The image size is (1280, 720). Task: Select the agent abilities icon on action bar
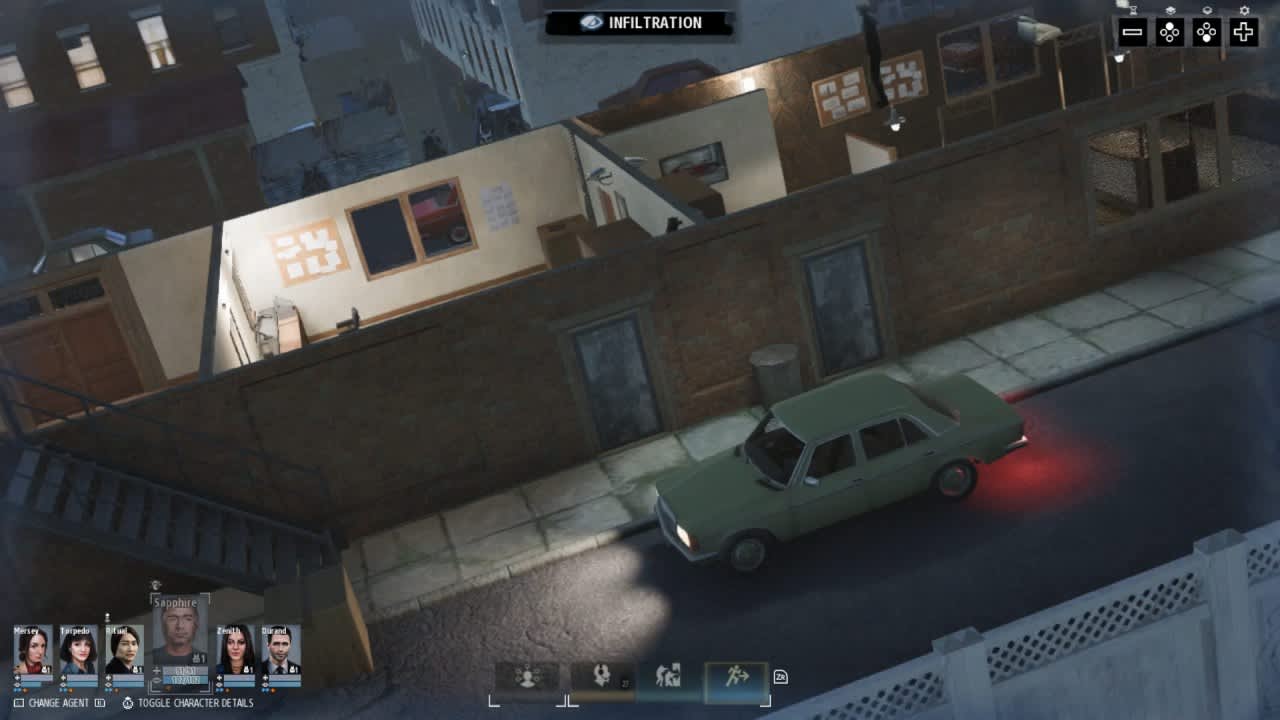pyautogui.click(x=527, y=675)
